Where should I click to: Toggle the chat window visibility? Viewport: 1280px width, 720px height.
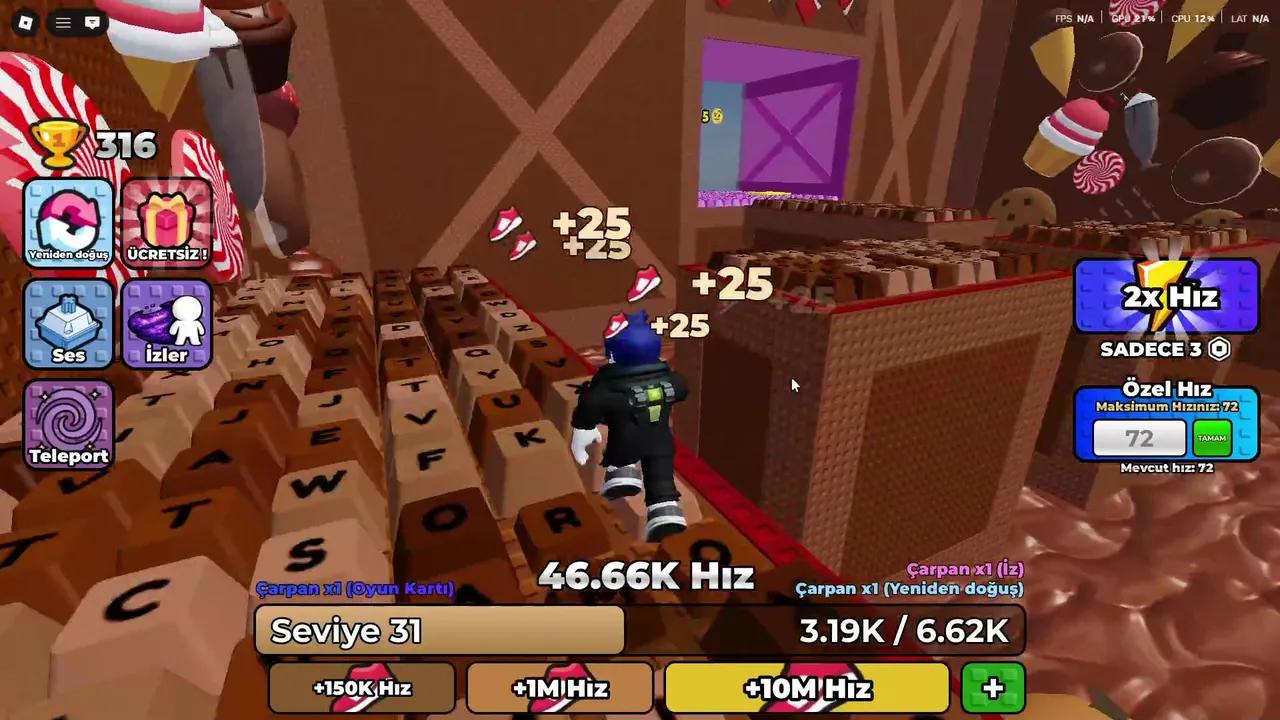(92, 22)
